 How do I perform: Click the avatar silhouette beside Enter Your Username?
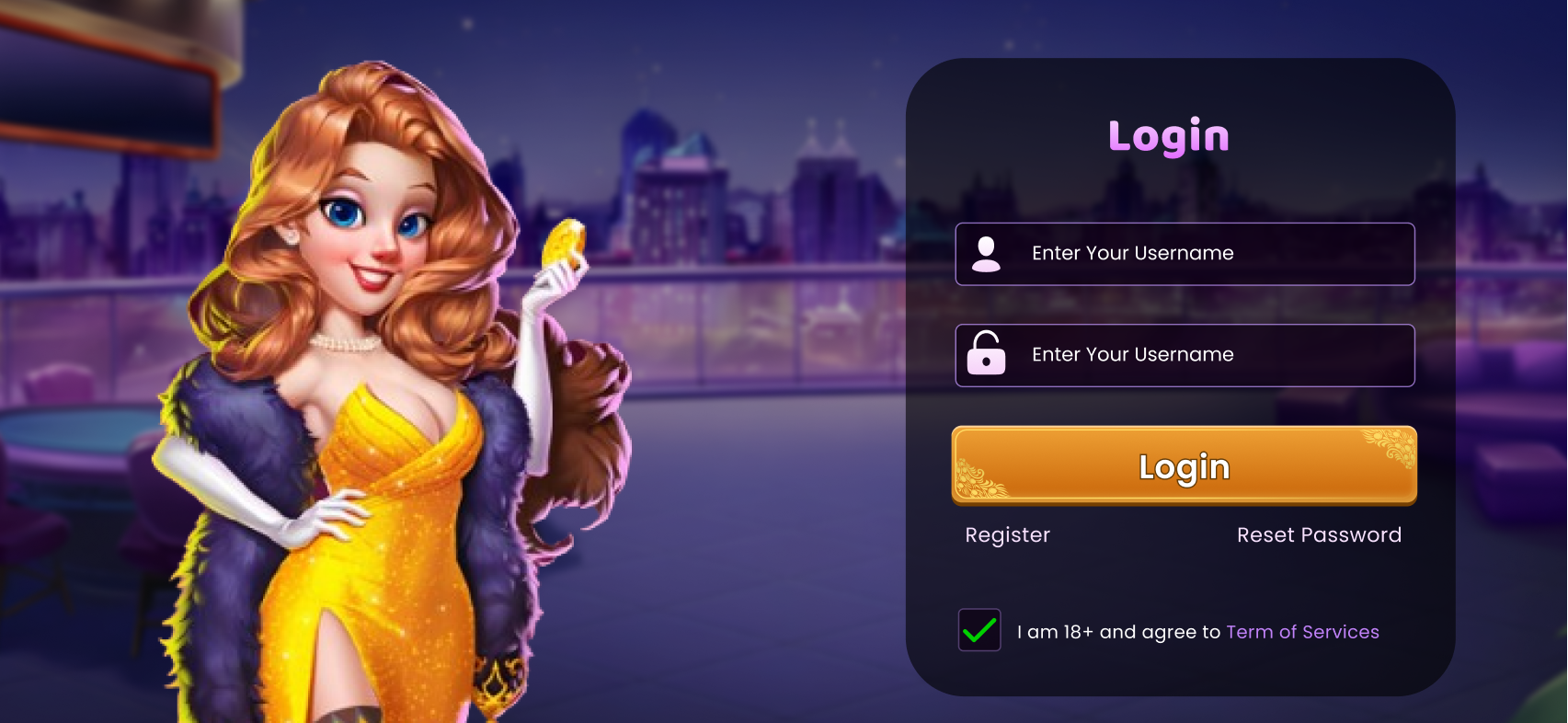pos(988,254)
